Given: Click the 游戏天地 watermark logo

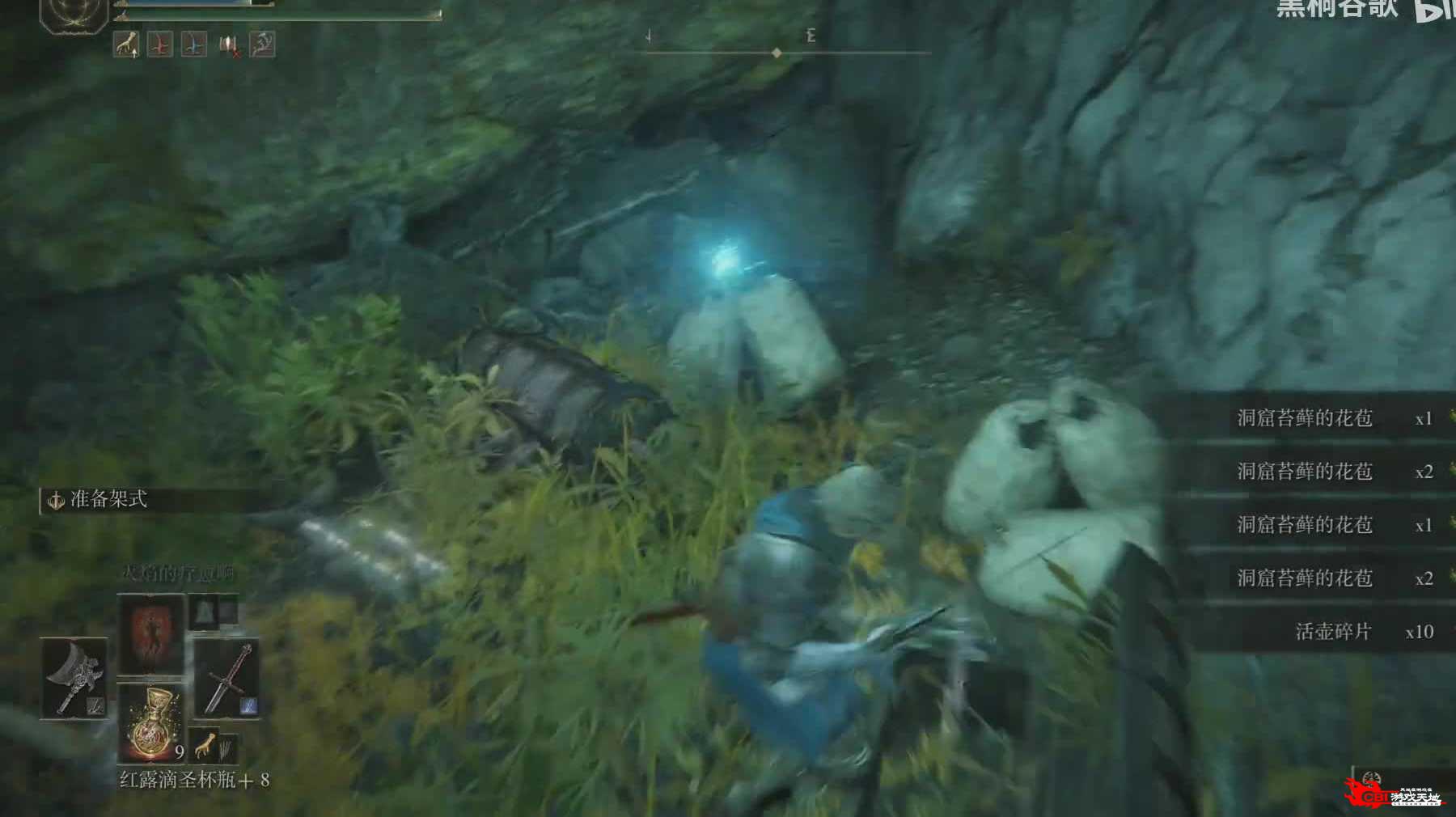Looking at the screenshot, I should pyautogui.click(x=1397, y=794).
